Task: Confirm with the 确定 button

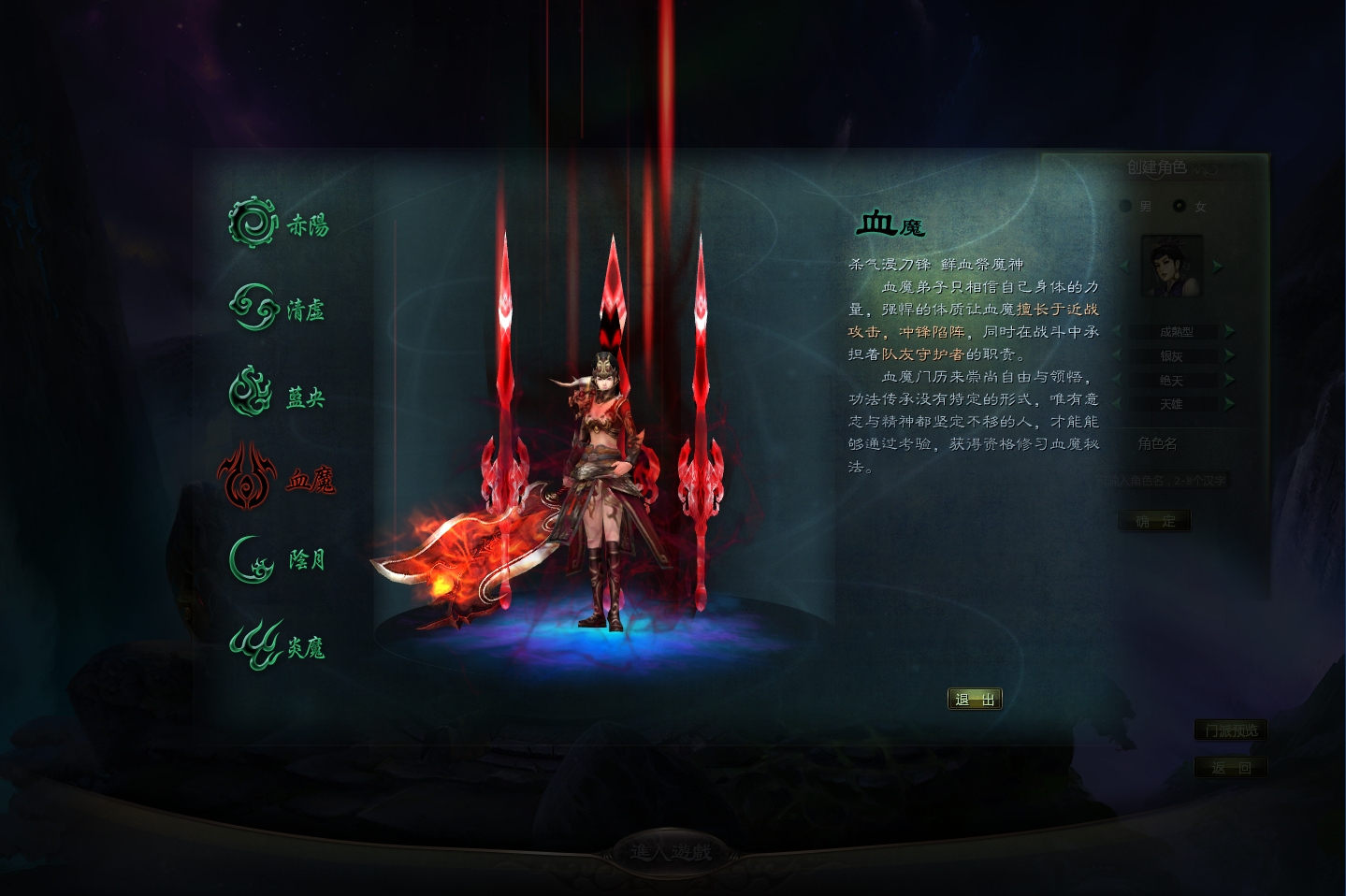Action: tap(1154, 521)
